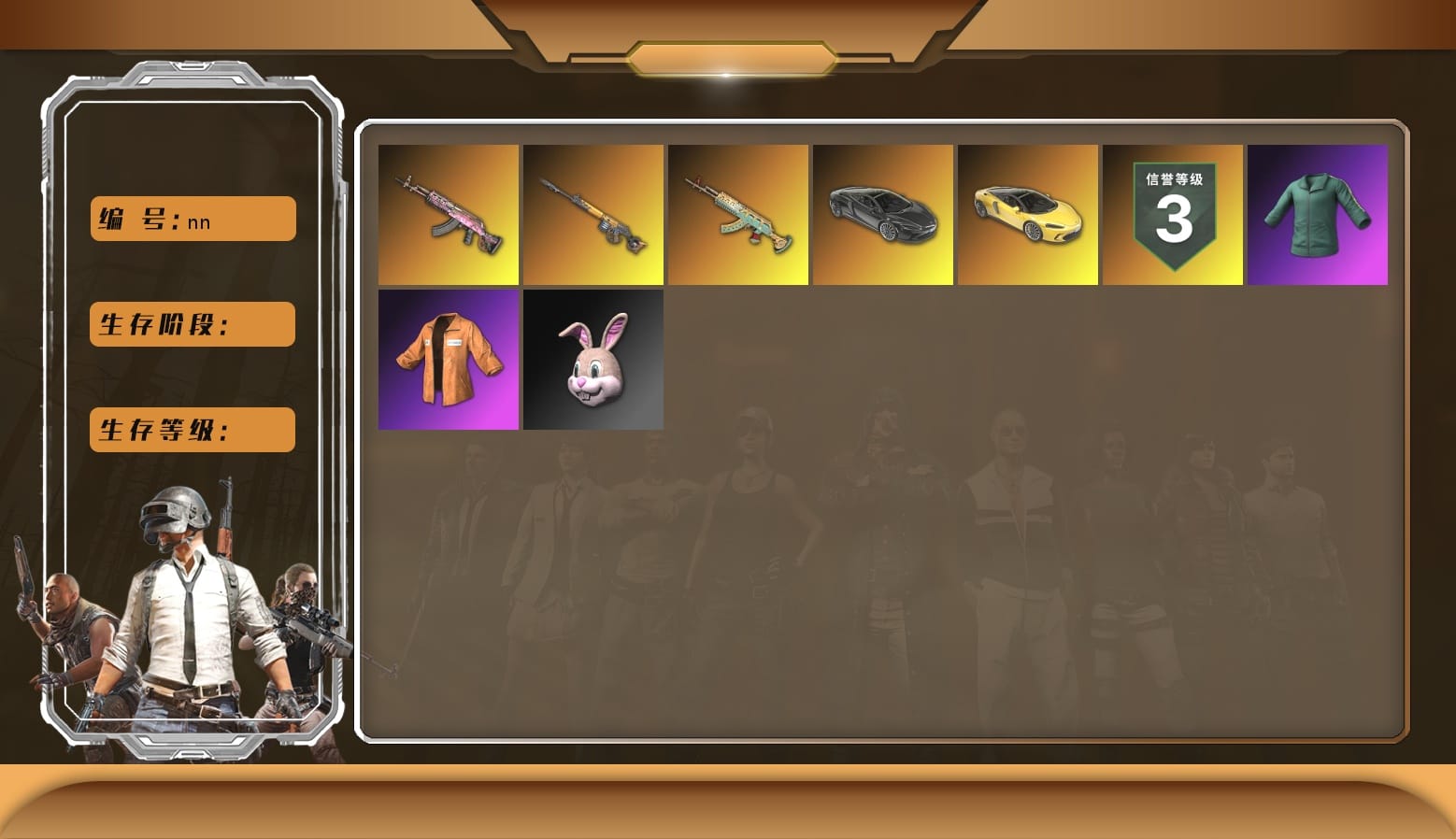View the rabbit mask item
Viewport: 1456px width, 839px height.
click(x=592, y=360)
